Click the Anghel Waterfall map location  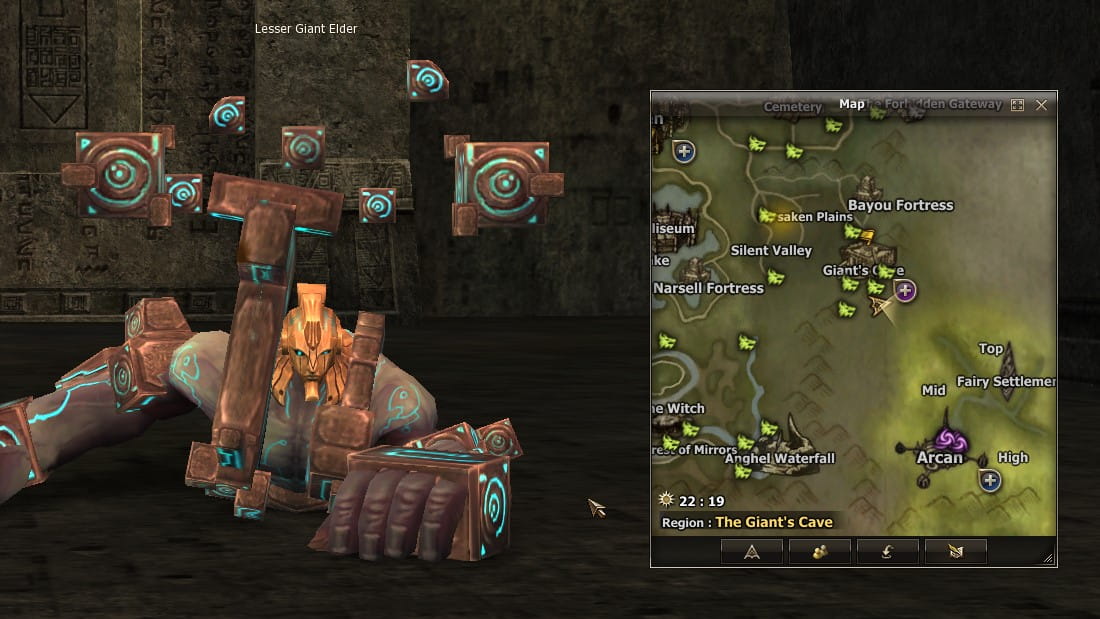coord(780,458)
